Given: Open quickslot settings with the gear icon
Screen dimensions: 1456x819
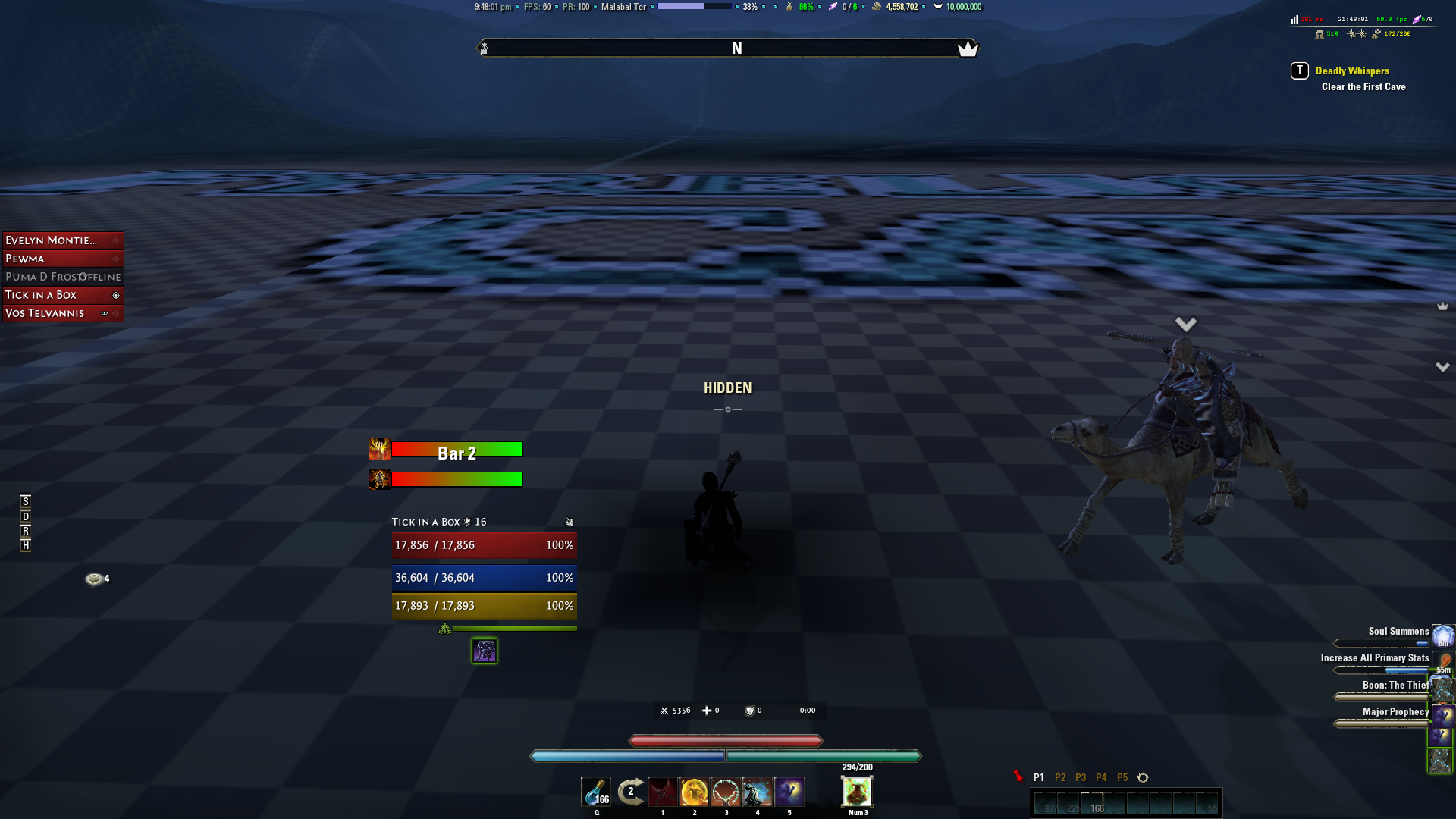Looking at the screenshot, I should pos(1143,777).
